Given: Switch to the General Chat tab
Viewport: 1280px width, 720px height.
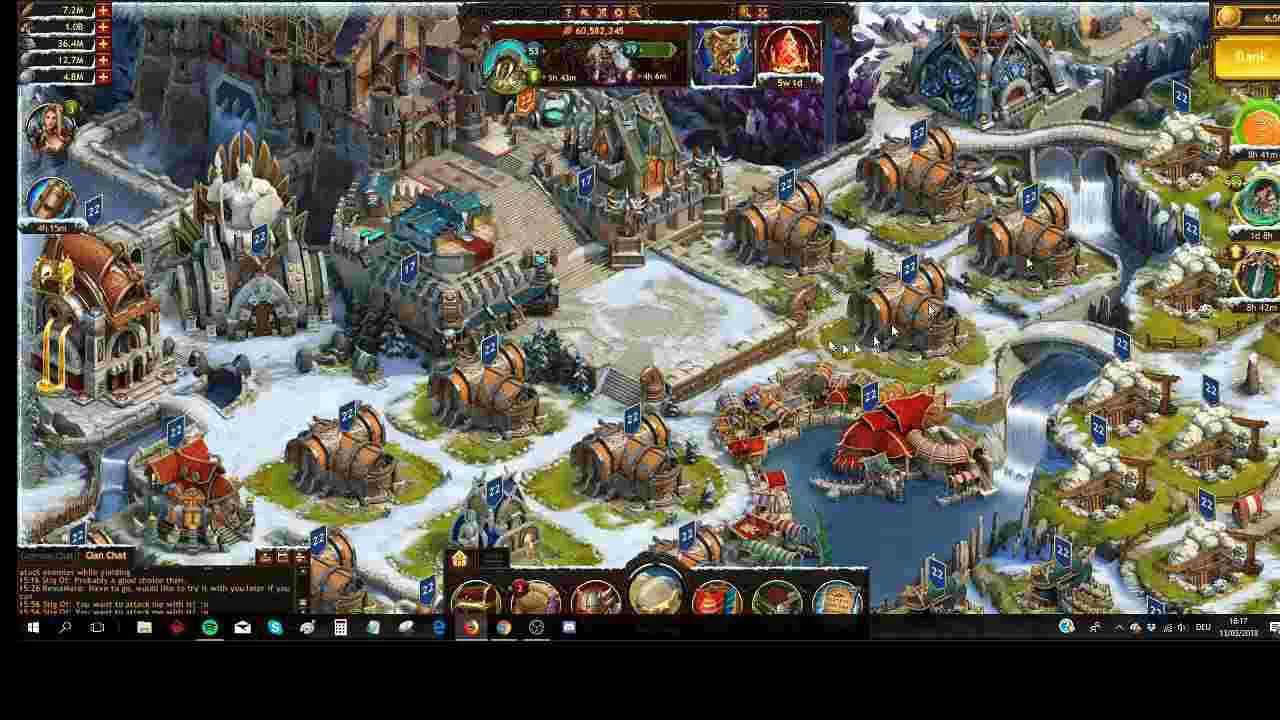Looking at the screenshot, I should 45,555.
